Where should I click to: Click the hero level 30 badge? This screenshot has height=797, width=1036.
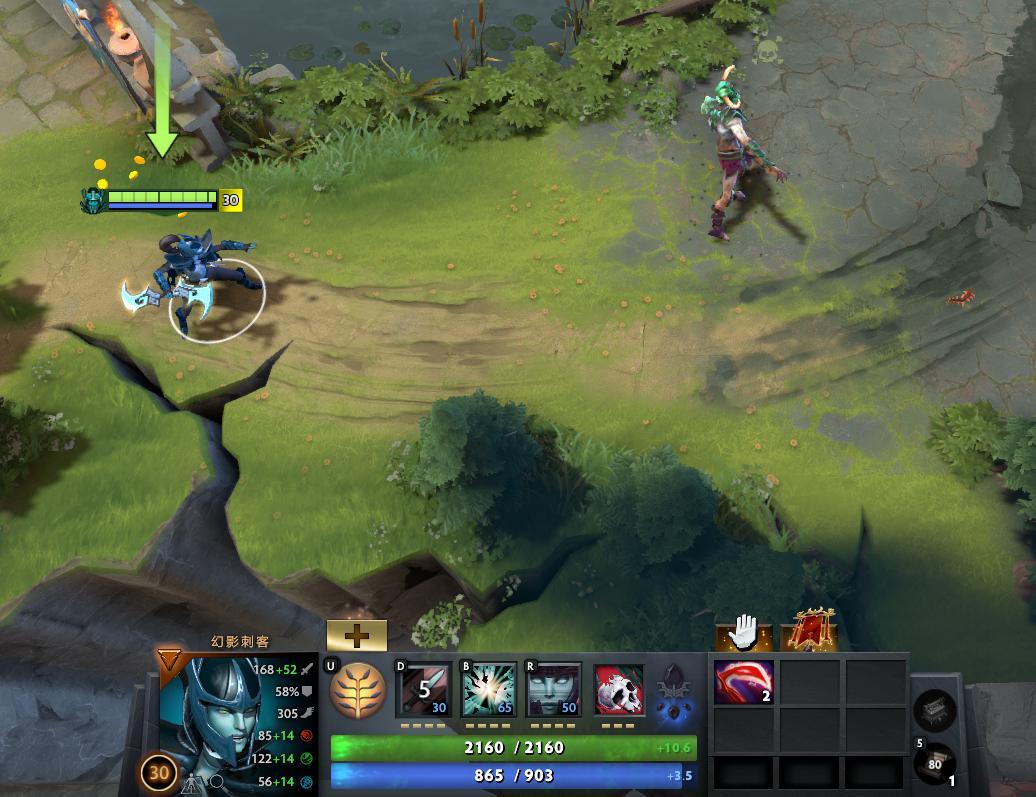click(x=158, y=772)
